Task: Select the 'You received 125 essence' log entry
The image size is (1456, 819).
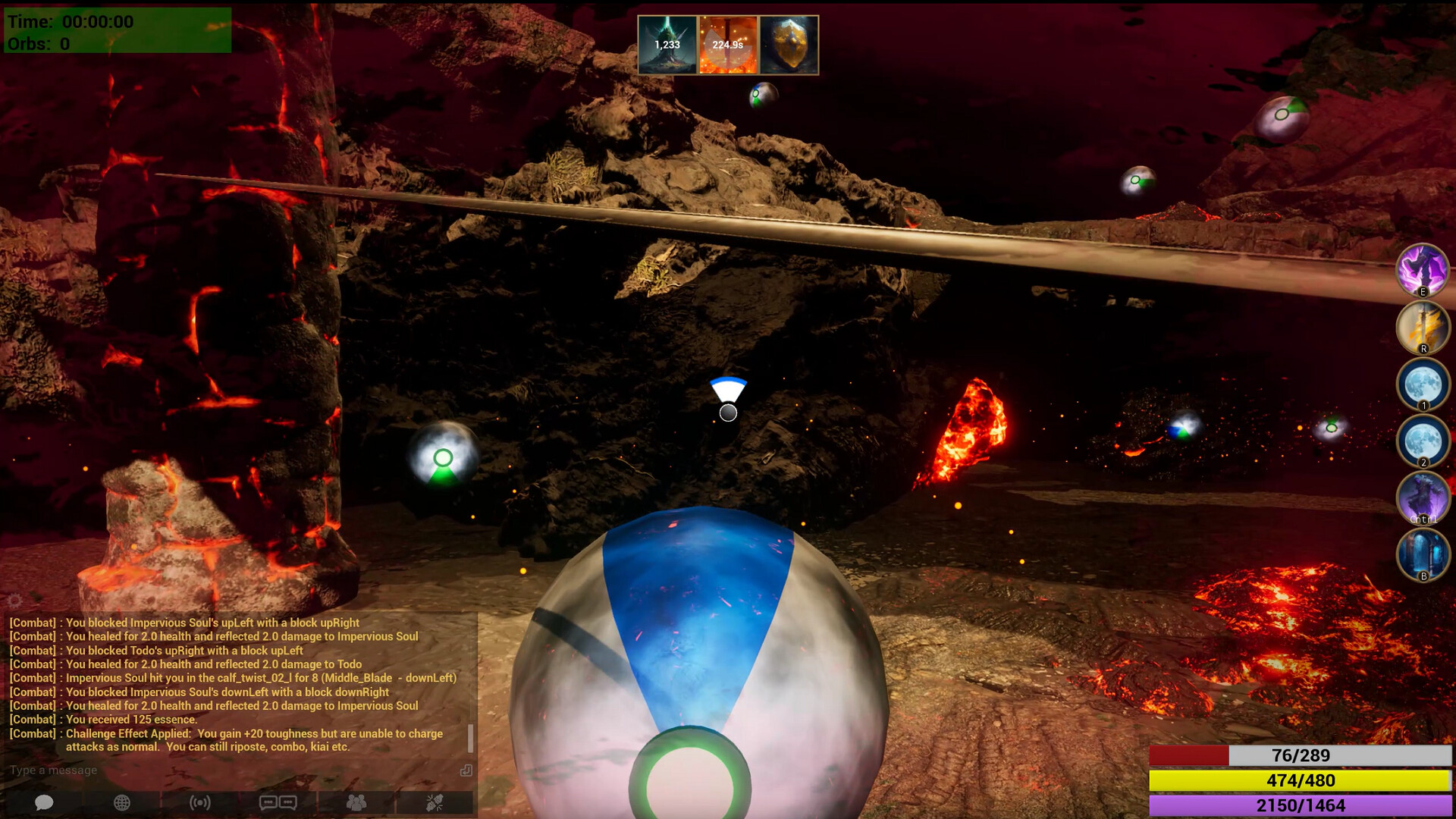Action: [103, 719]
